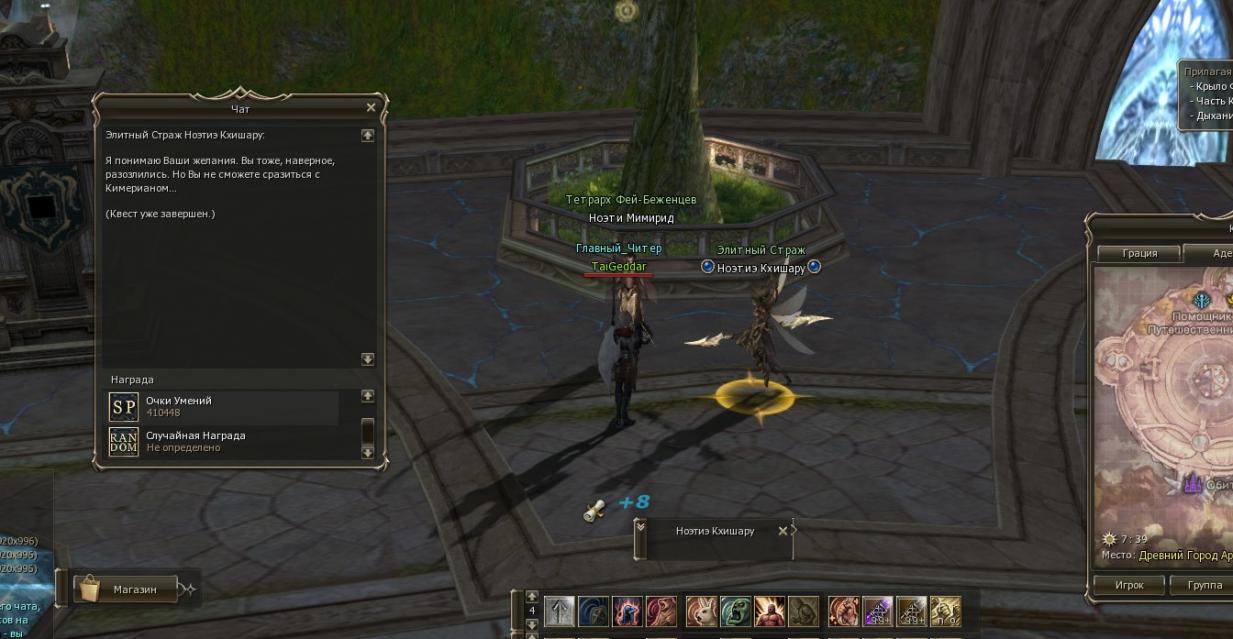Click the Группа button below the map
The width and height of the screenshot is (1233, 639).
click(1204, 584)
